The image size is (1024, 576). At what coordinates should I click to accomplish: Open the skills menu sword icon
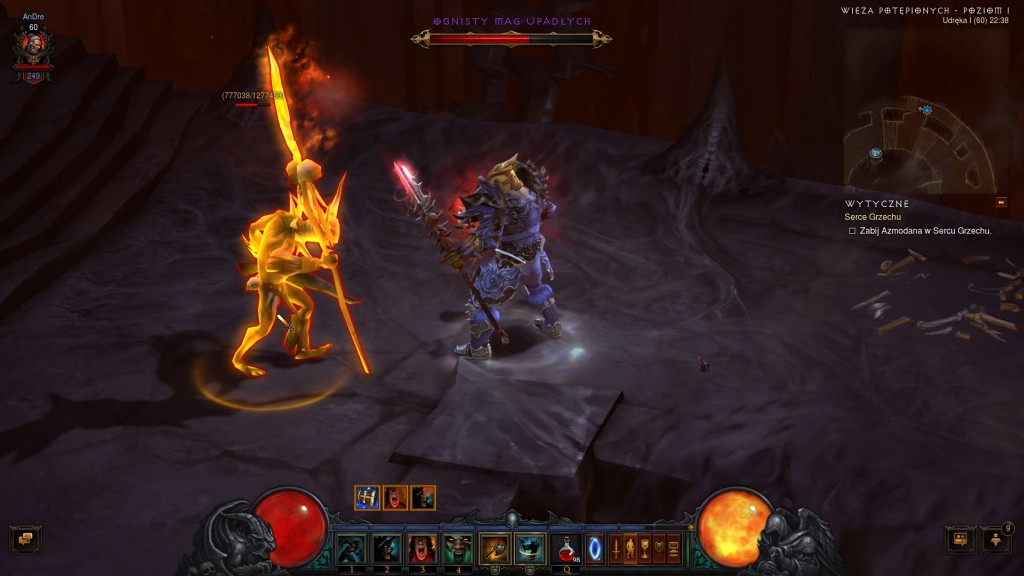[x=616, y=548]
